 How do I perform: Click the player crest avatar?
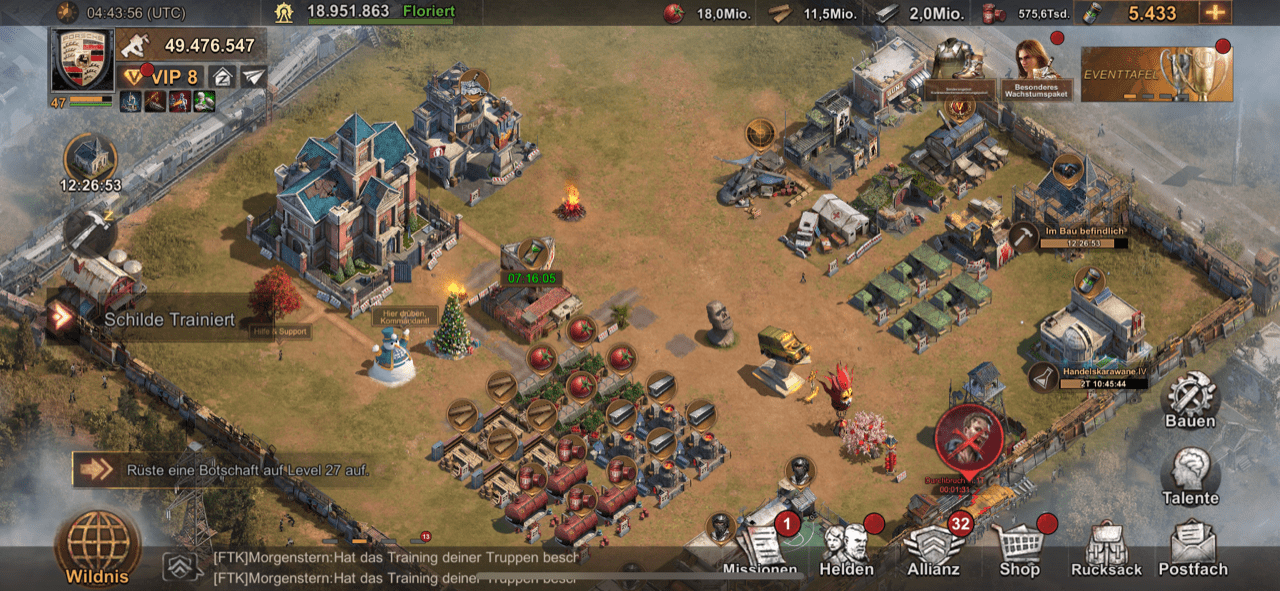[82, 60]
